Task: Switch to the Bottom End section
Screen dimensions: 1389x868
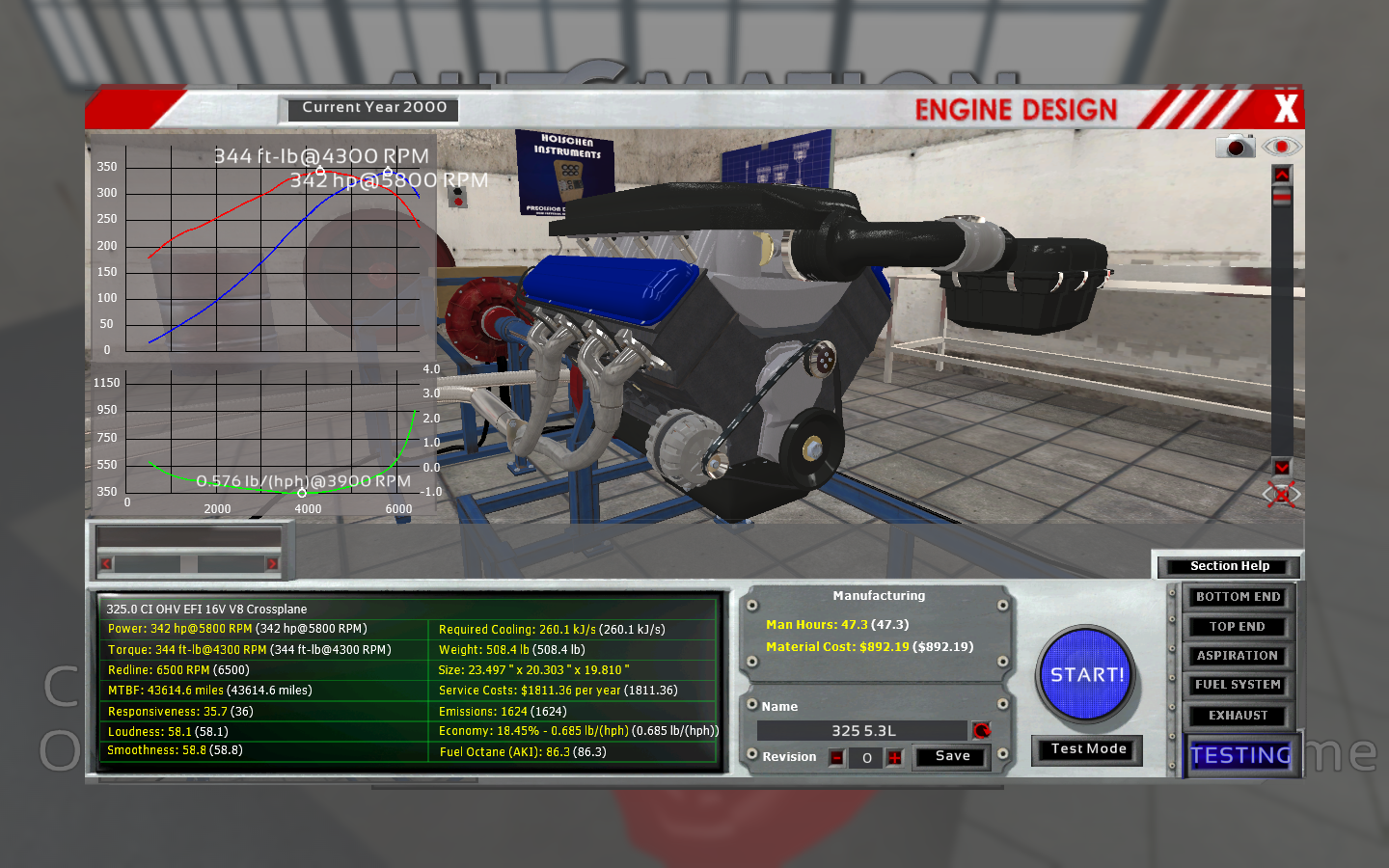Action: pos(1238,597)
